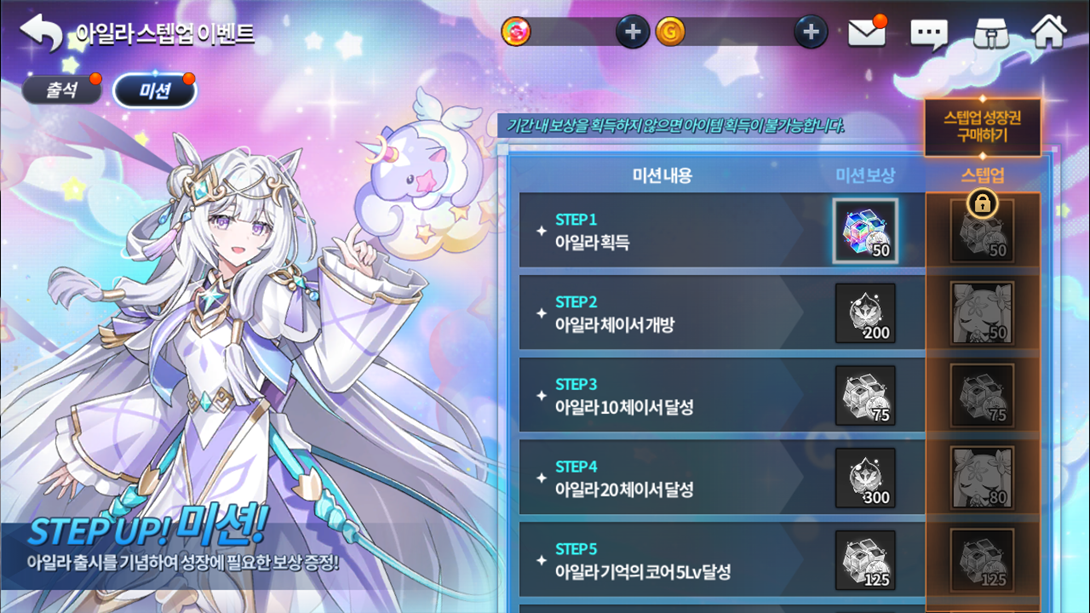Tap the gold coin currency icon
Screen dimensions: 1090x613
670,32
